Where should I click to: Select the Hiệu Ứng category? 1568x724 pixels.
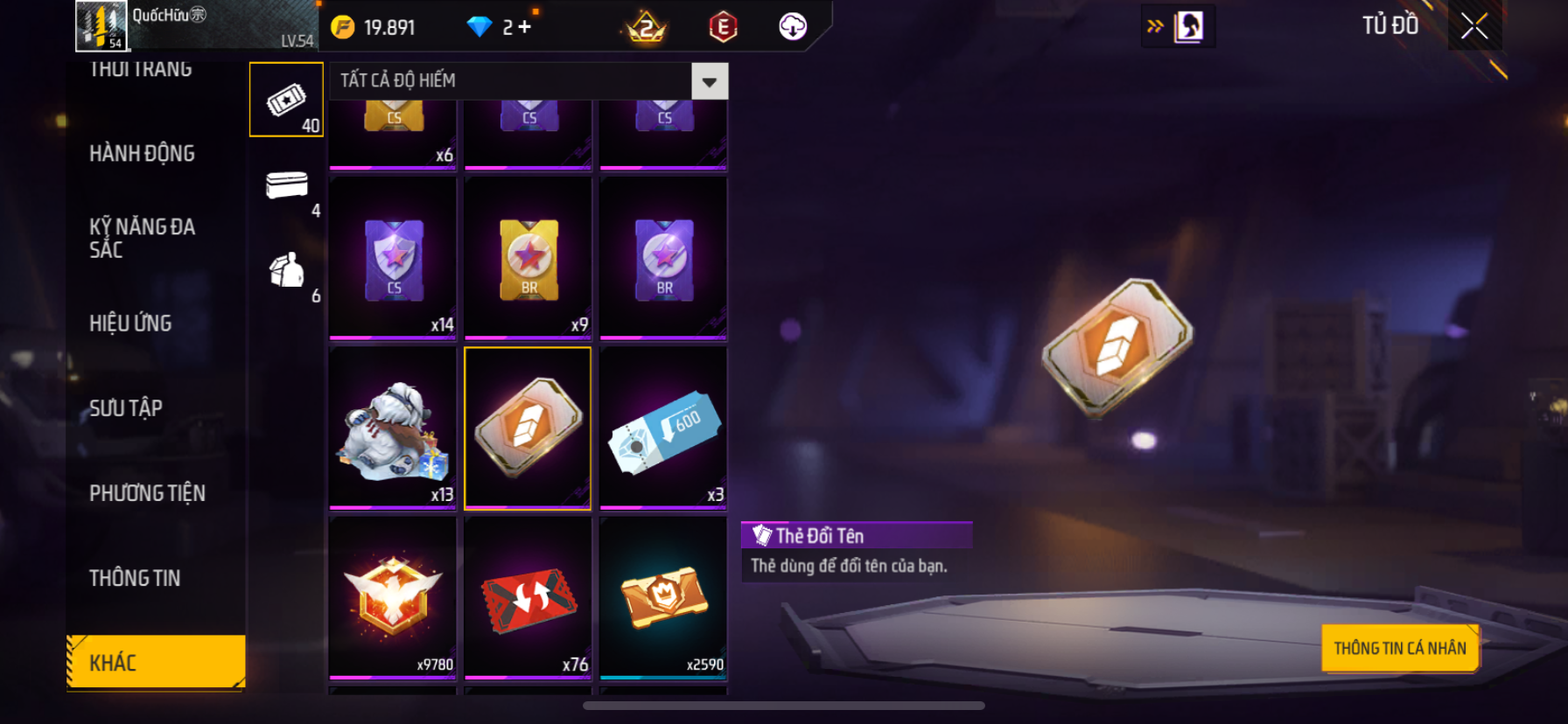[x=130, y=324]
